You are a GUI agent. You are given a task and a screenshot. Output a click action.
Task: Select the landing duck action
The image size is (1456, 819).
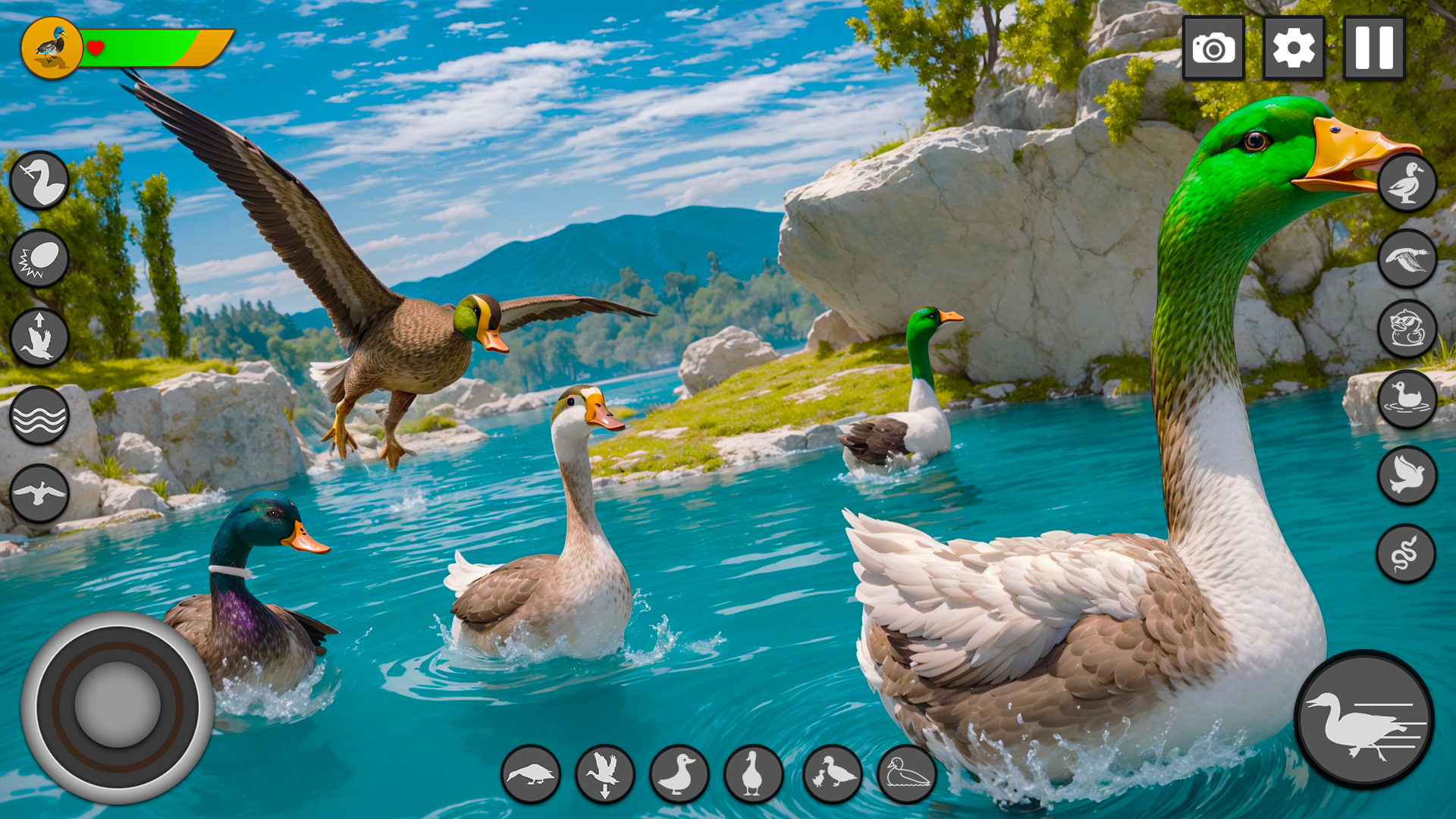coord(603,773)
